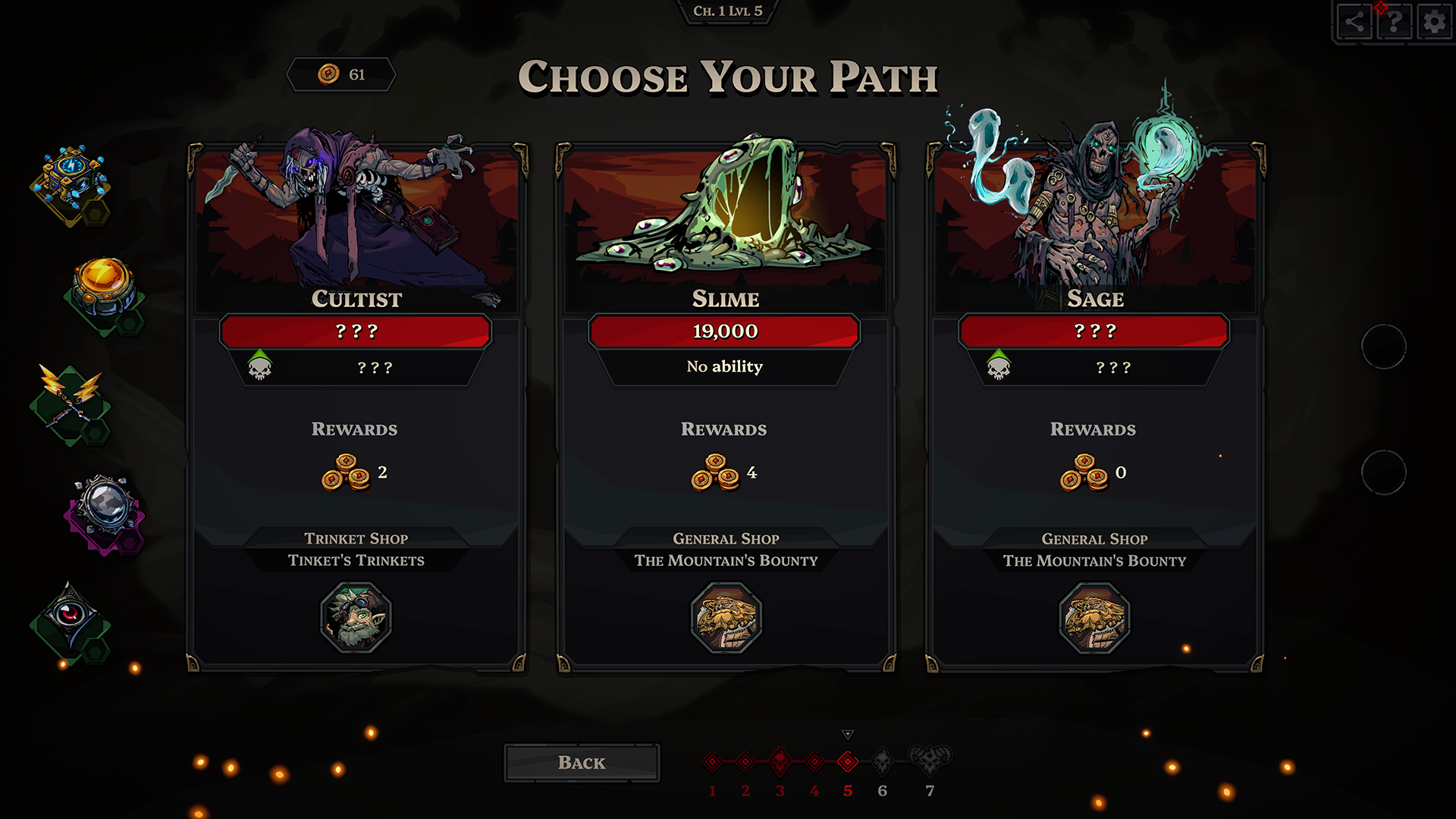
Task: Select level 6 node on progress track
Action: (882, 761)
